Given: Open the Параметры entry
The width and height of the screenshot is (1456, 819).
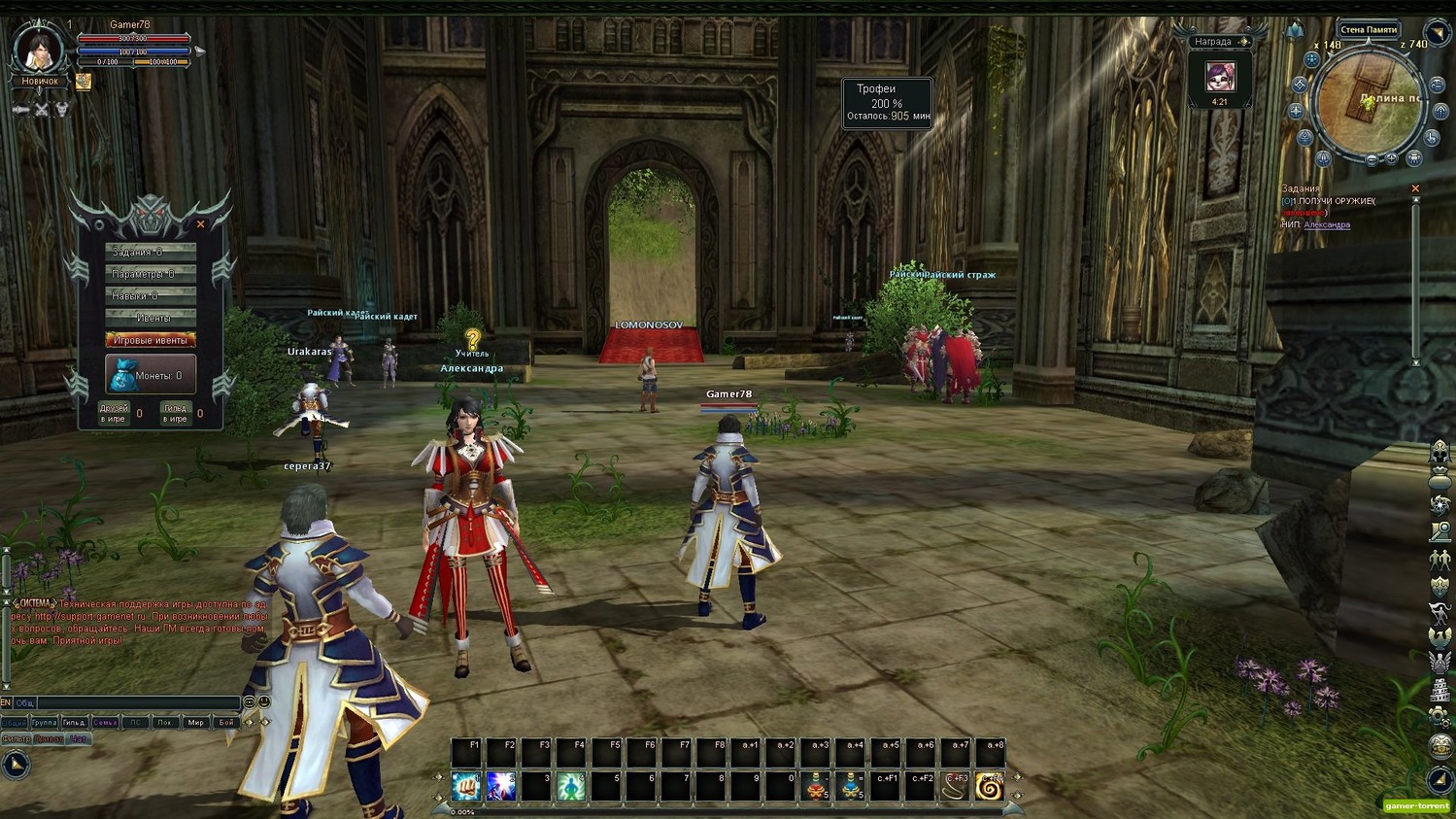Looking at the screenshot, I should coord(151,274).
